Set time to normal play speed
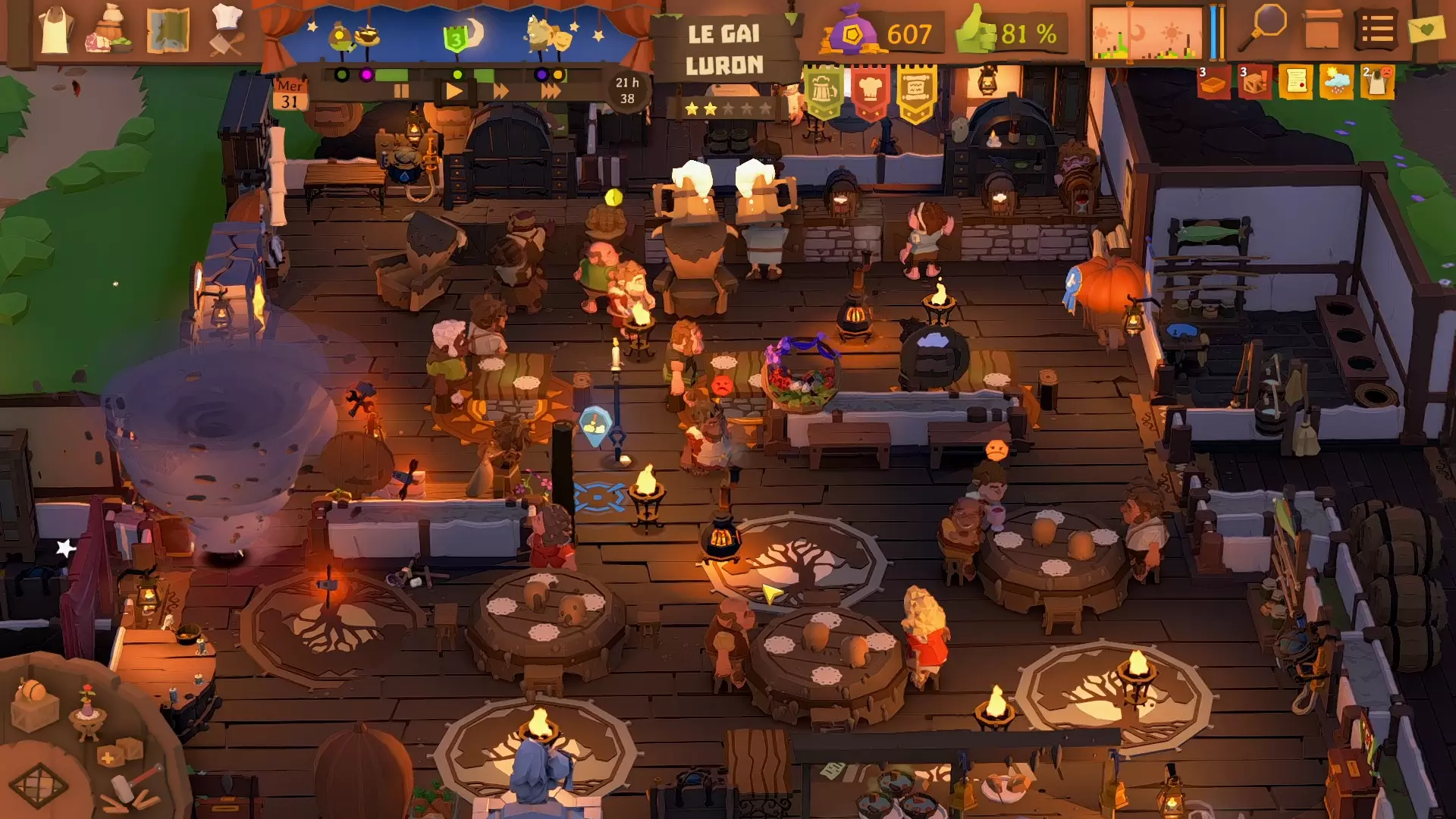Image resolution: width=1456 pixels, height=819 pixels. coord(453,92)
